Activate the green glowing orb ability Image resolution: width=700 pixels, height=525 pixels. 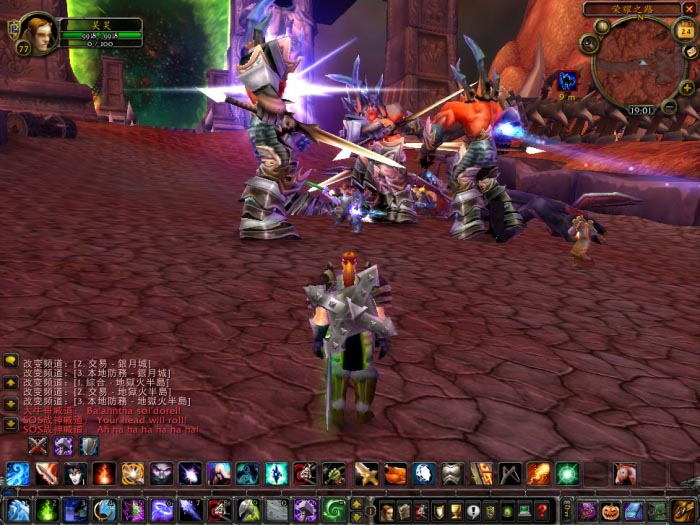[567, 474]
